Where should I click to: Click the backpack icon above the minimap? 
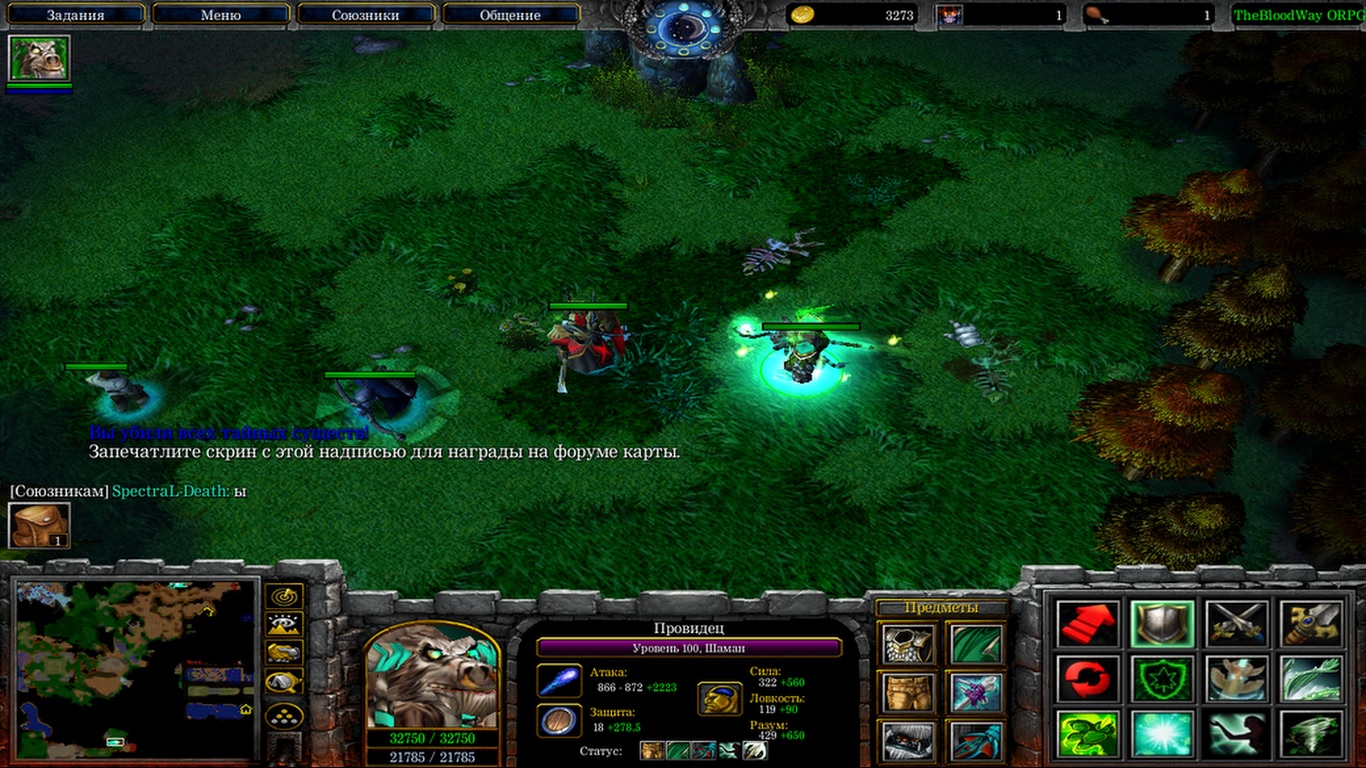[39, 526]
